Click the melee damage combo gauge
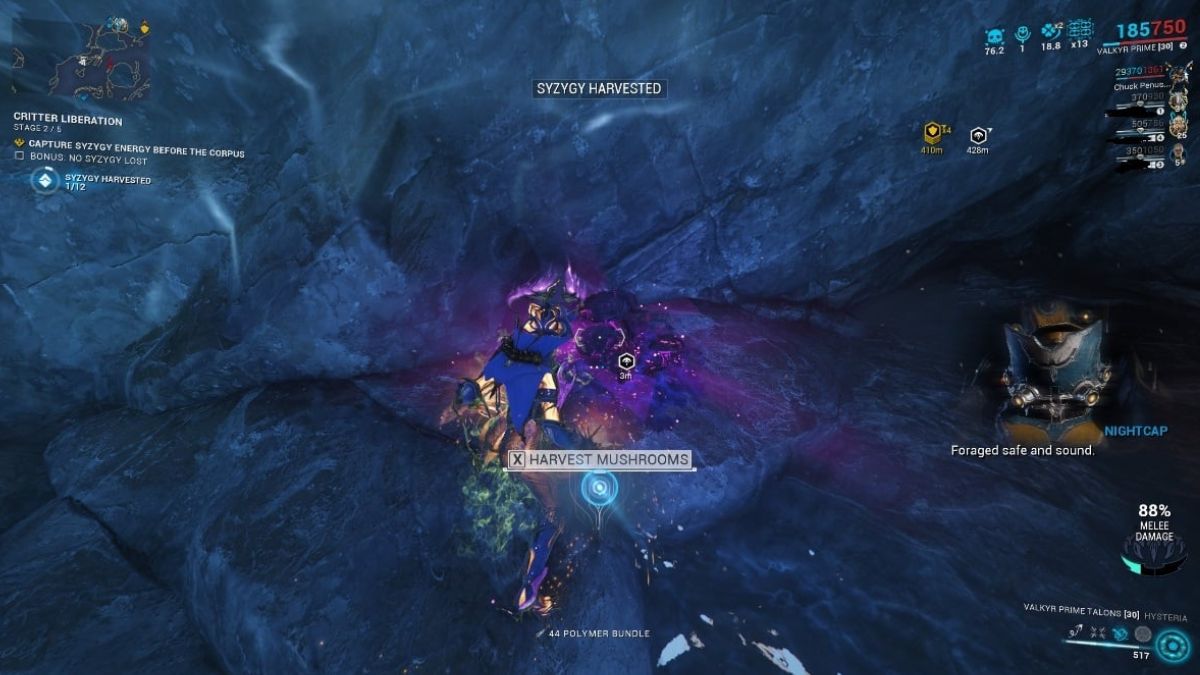Image resolution: width=1200 pixels, height=675 pixels. pyautogui.click(x=1153, y=552)
